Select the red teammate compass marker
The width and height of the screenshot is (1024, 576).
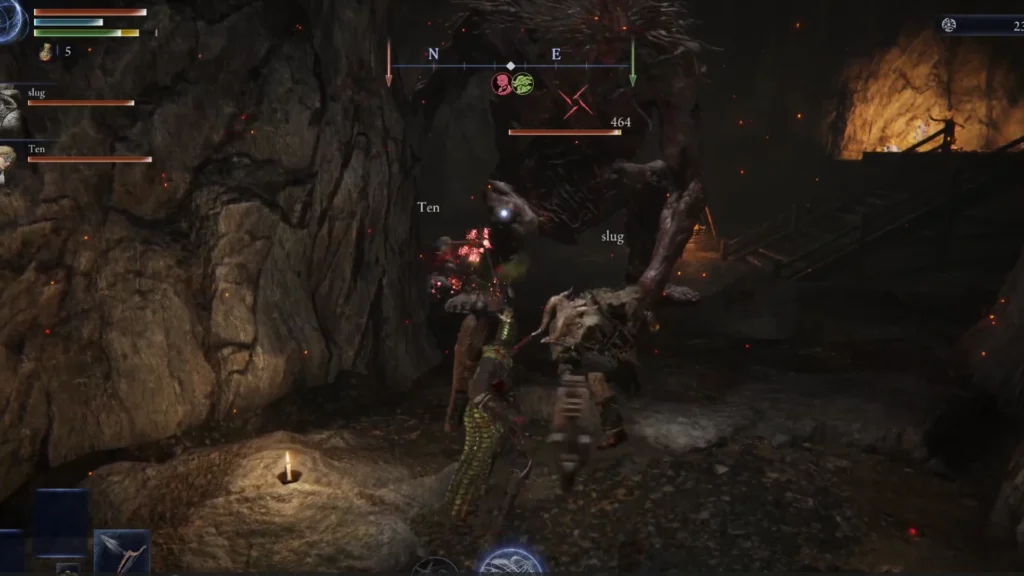point(501,84)
